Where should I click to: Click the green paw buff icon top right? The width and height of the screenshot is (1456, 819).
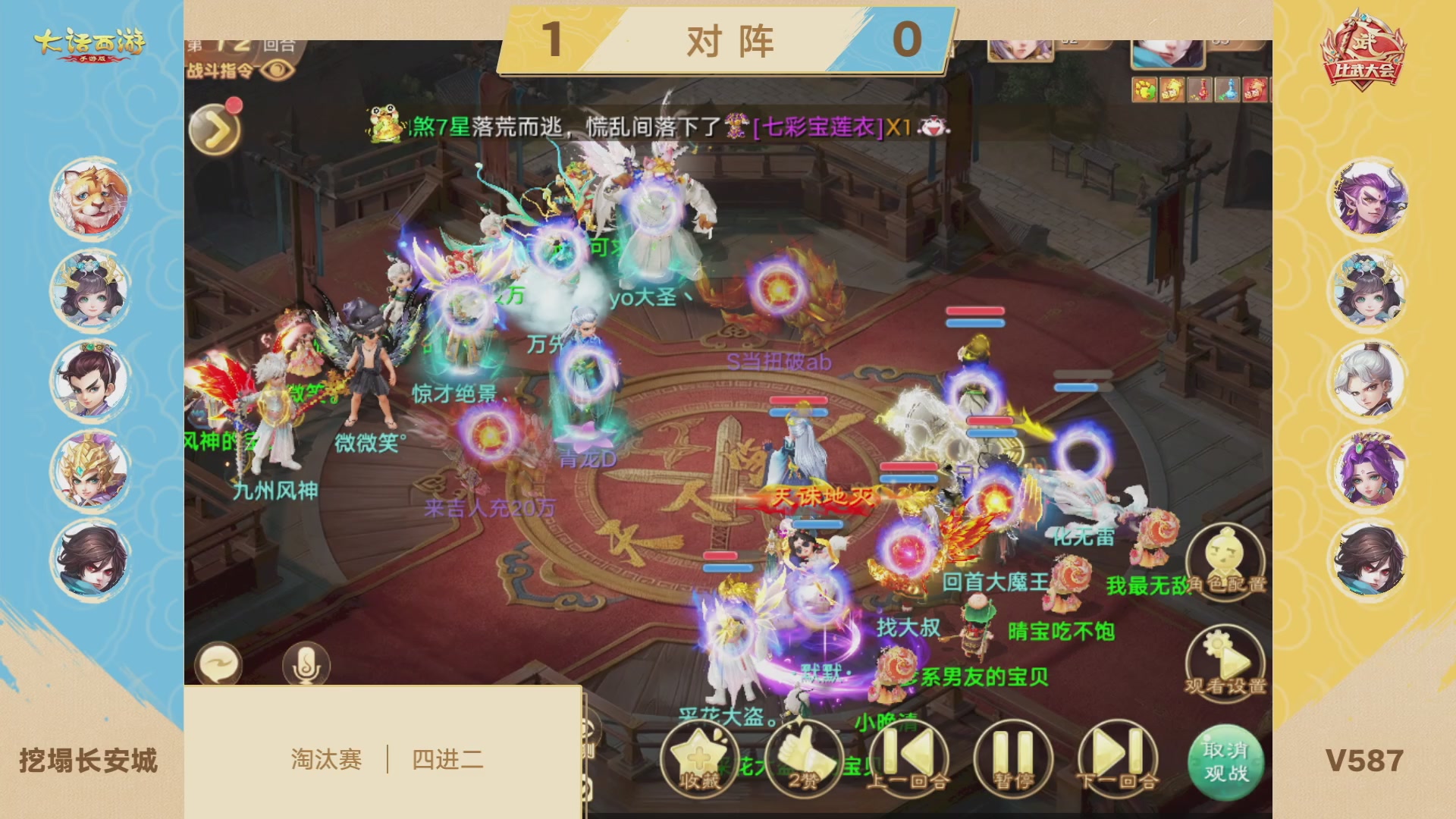(1144, 89)
